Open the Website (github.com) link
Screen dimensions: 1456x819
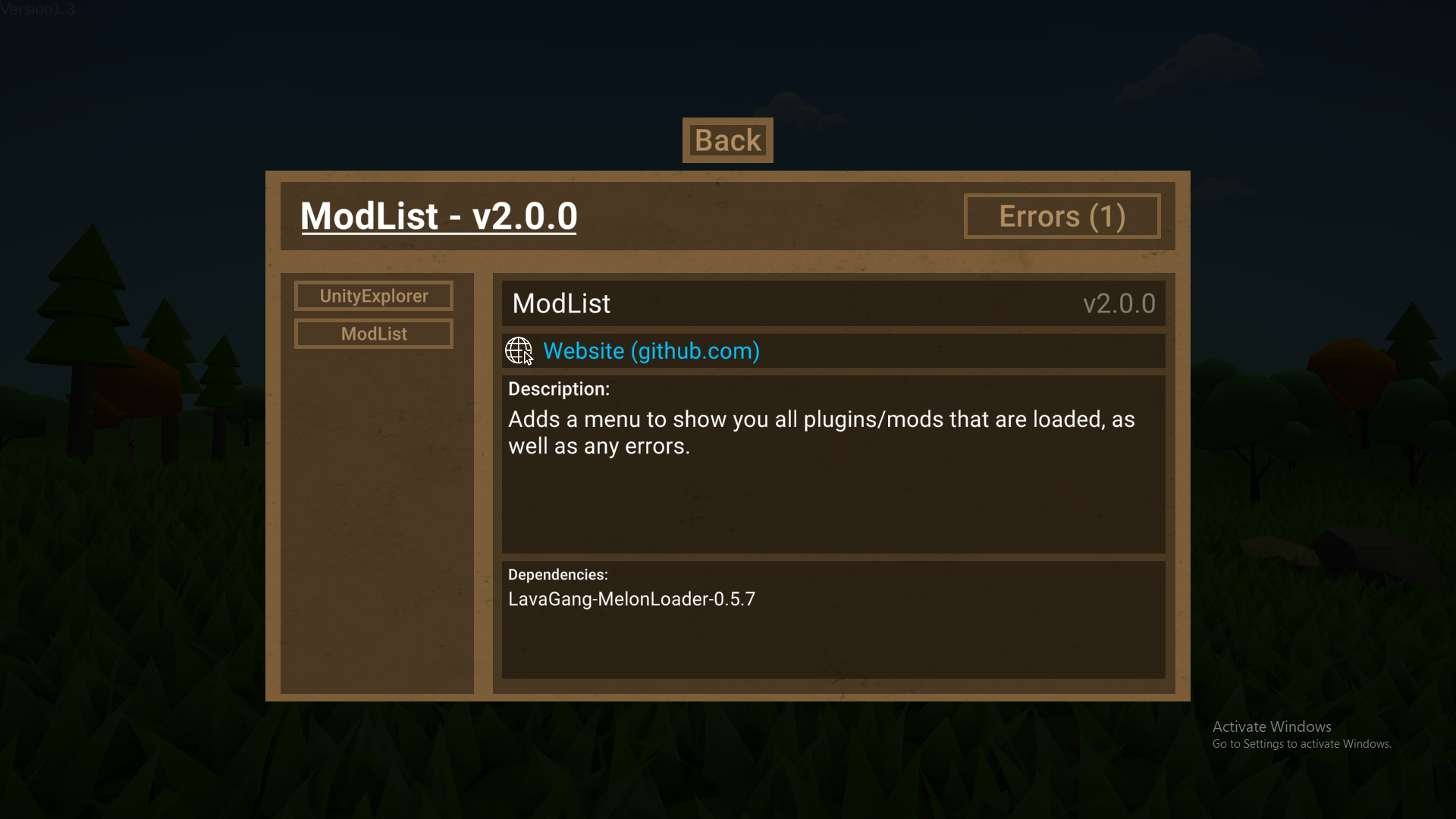click(x=651, y=350)
